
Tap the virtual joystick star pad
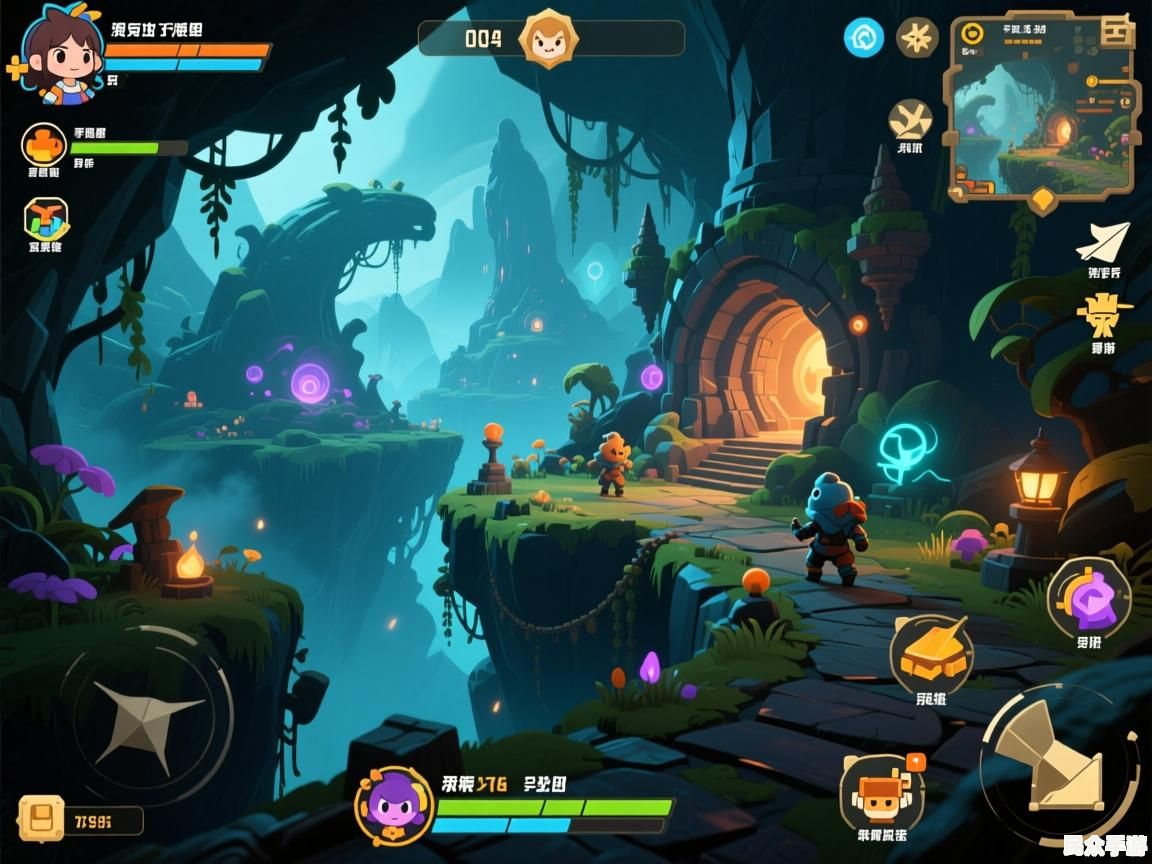[x=145, y=715]
